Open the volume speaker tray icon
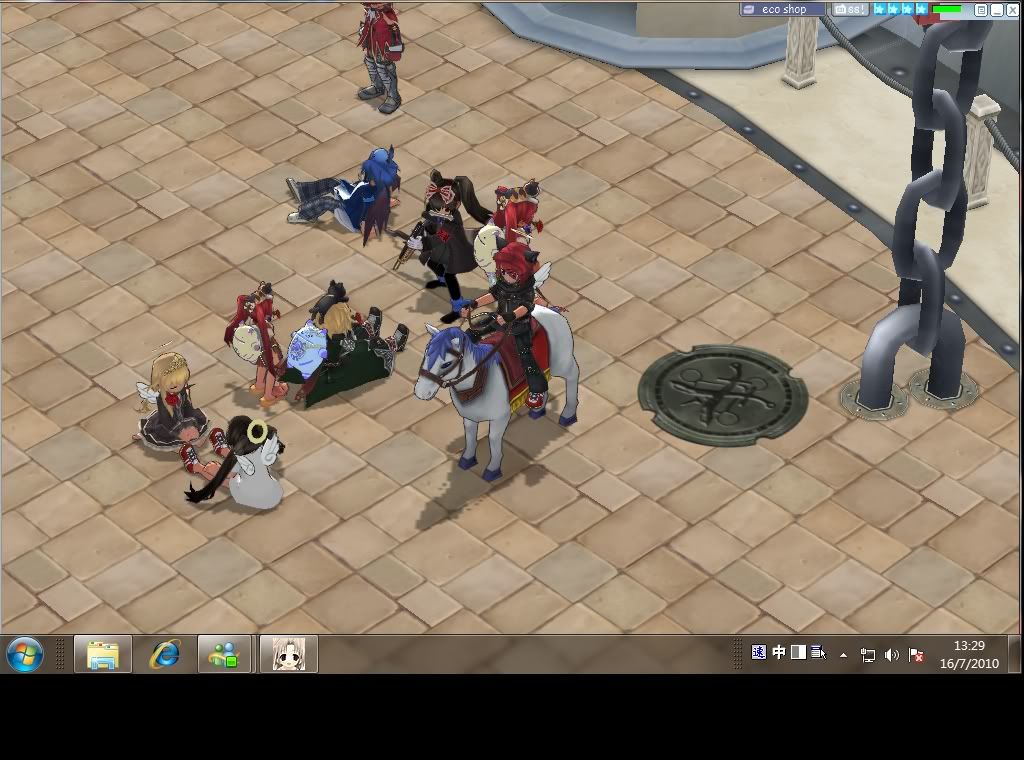This screenshot has height=760, width=1024. click(x=891, y=655)
